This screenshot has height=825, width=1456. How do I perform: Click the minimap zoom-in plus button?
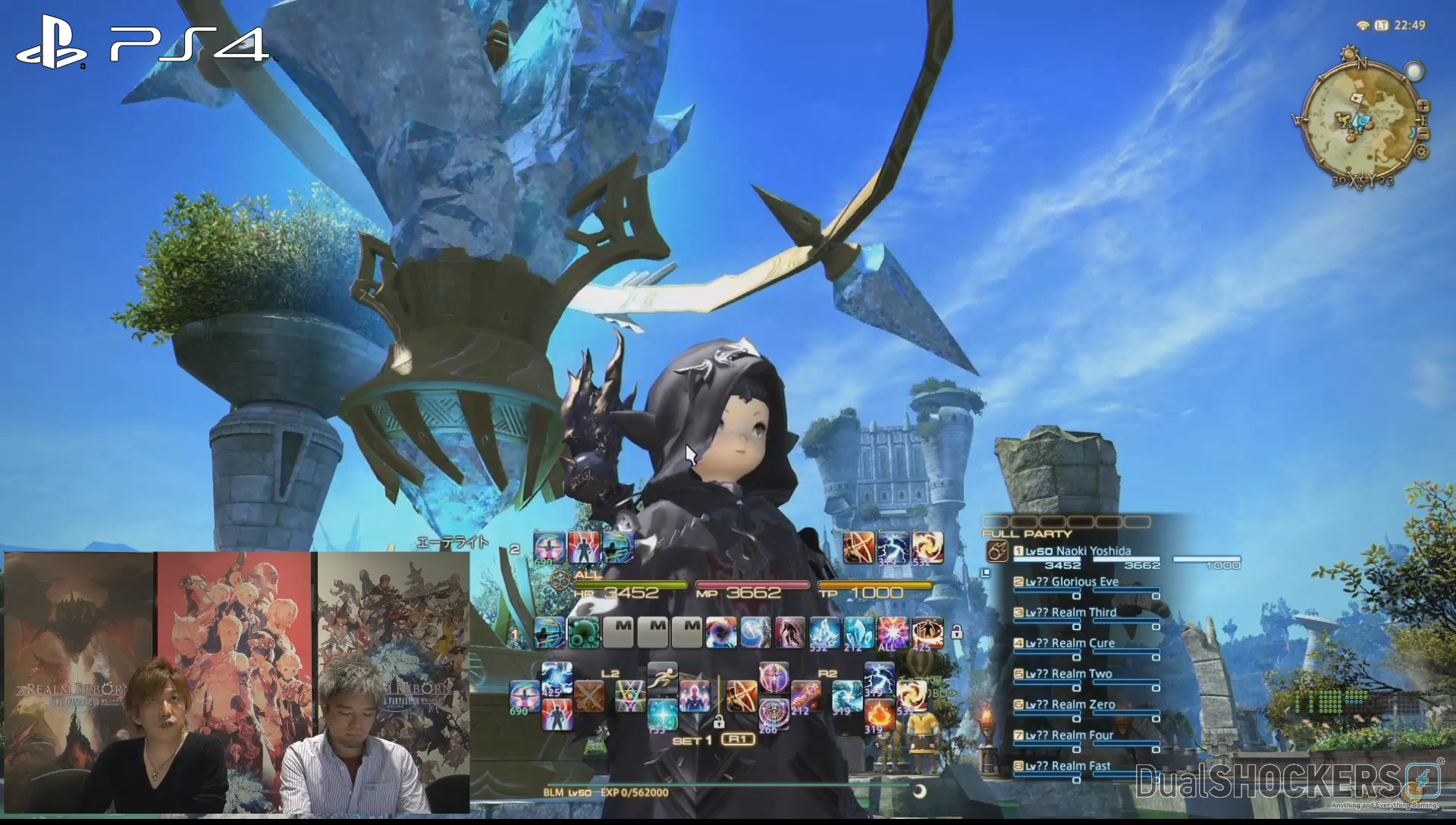point(1423,106)
